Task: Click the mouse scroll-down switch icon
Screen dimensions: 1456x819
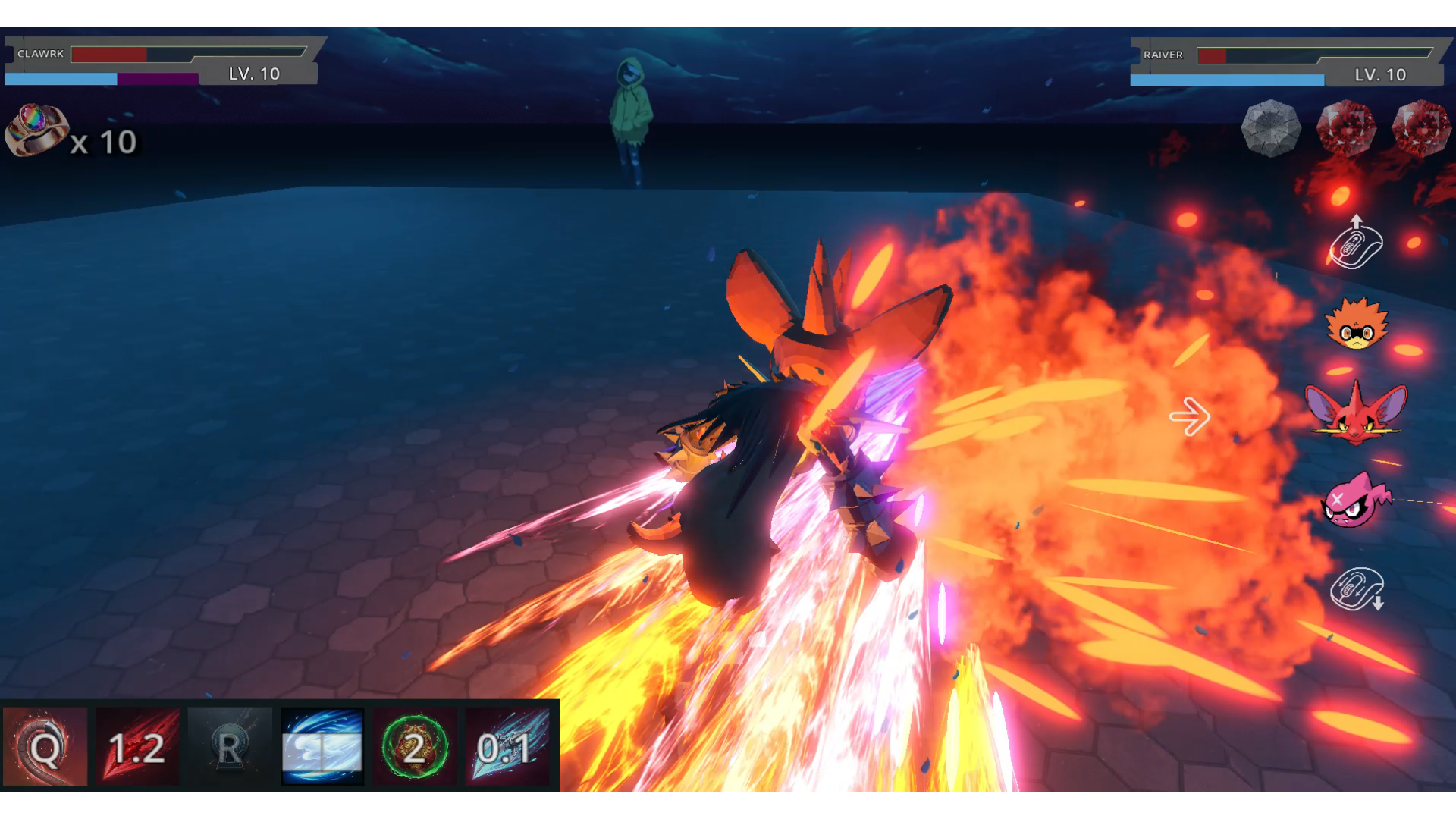Action: pos(1357,589)
